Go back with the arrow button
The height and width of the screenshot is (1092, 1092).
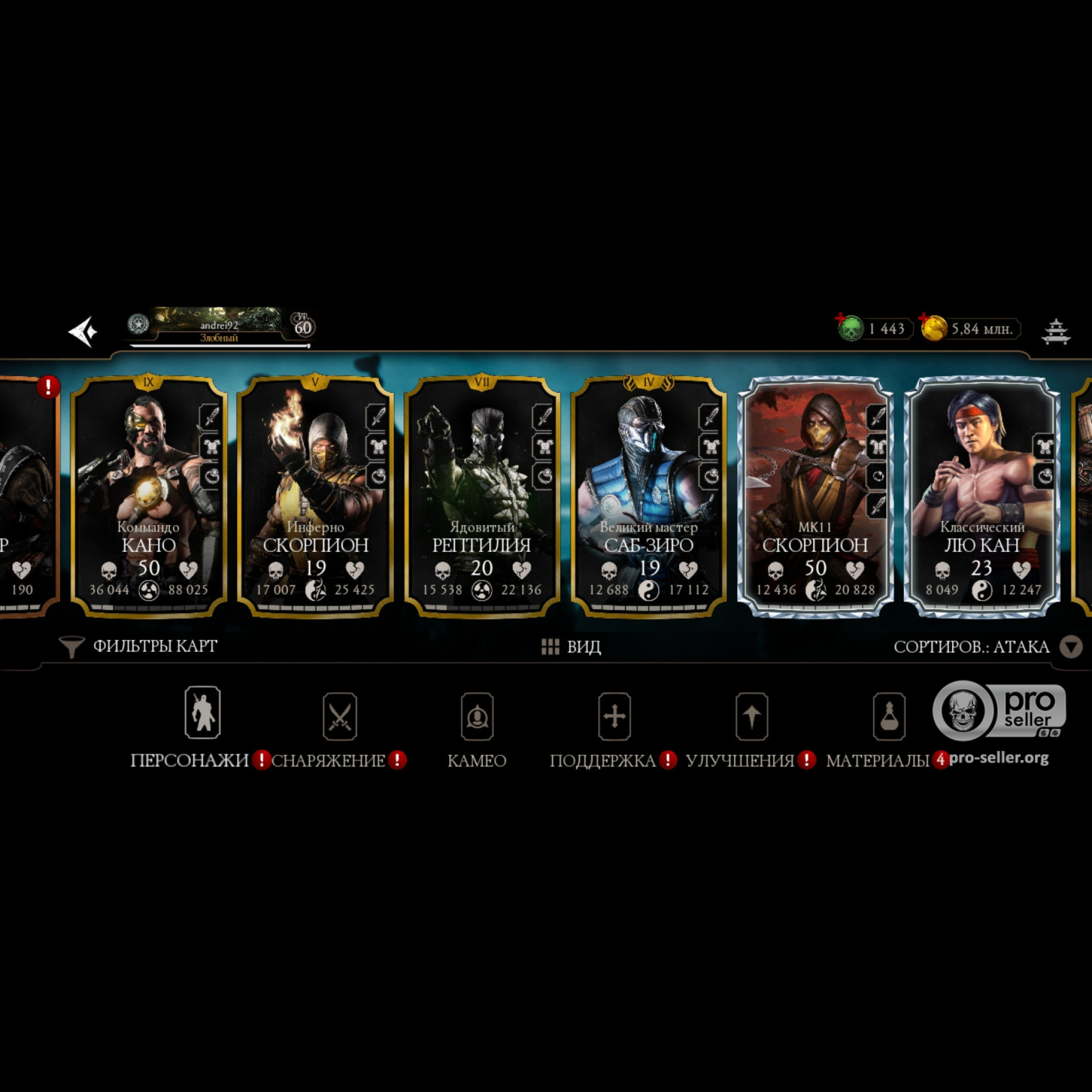(x=82, y=331)
